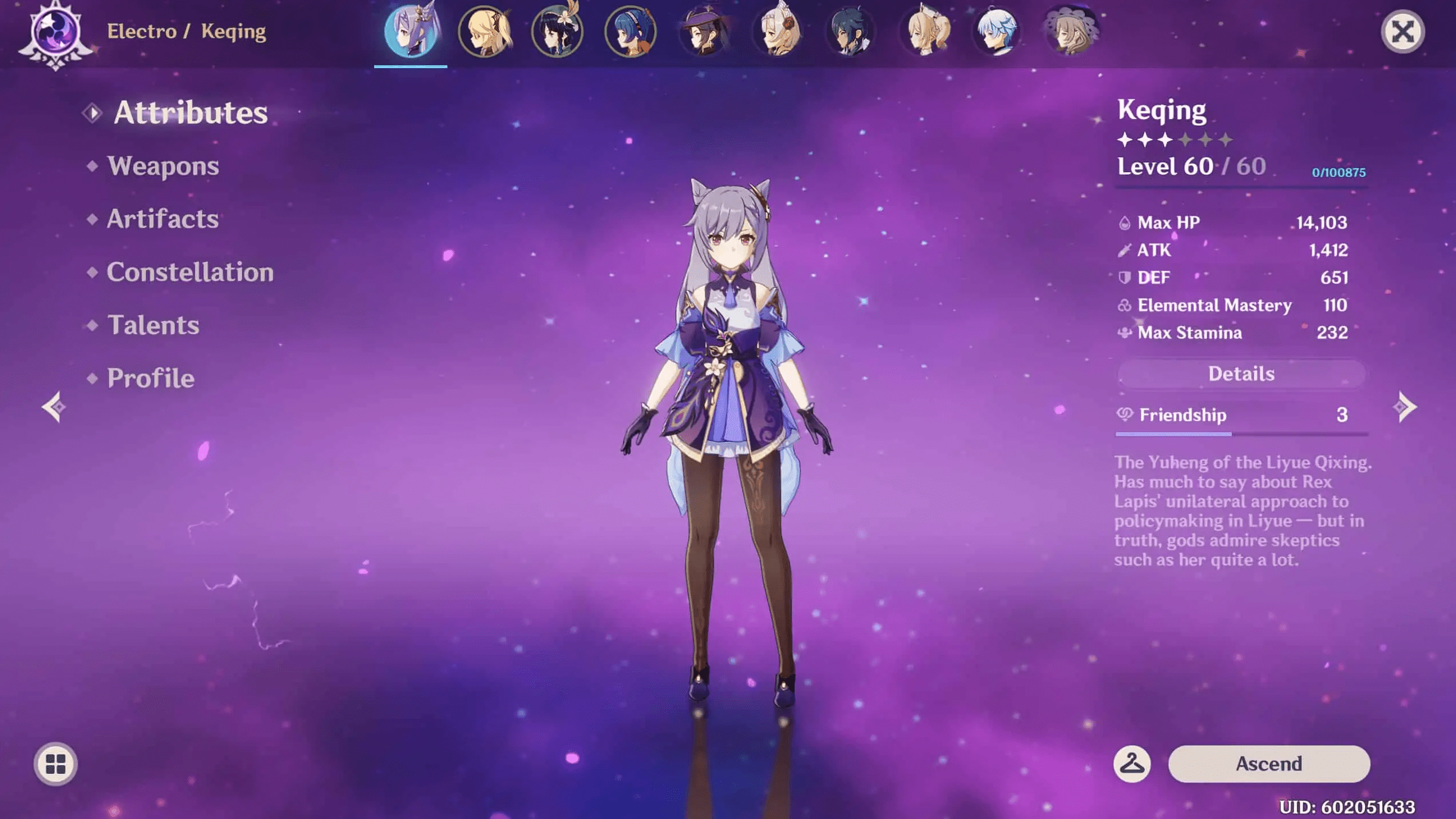Screen dimensions: 1456x819
Task: Open the four-square grid view button
Action: click(55, 763)
